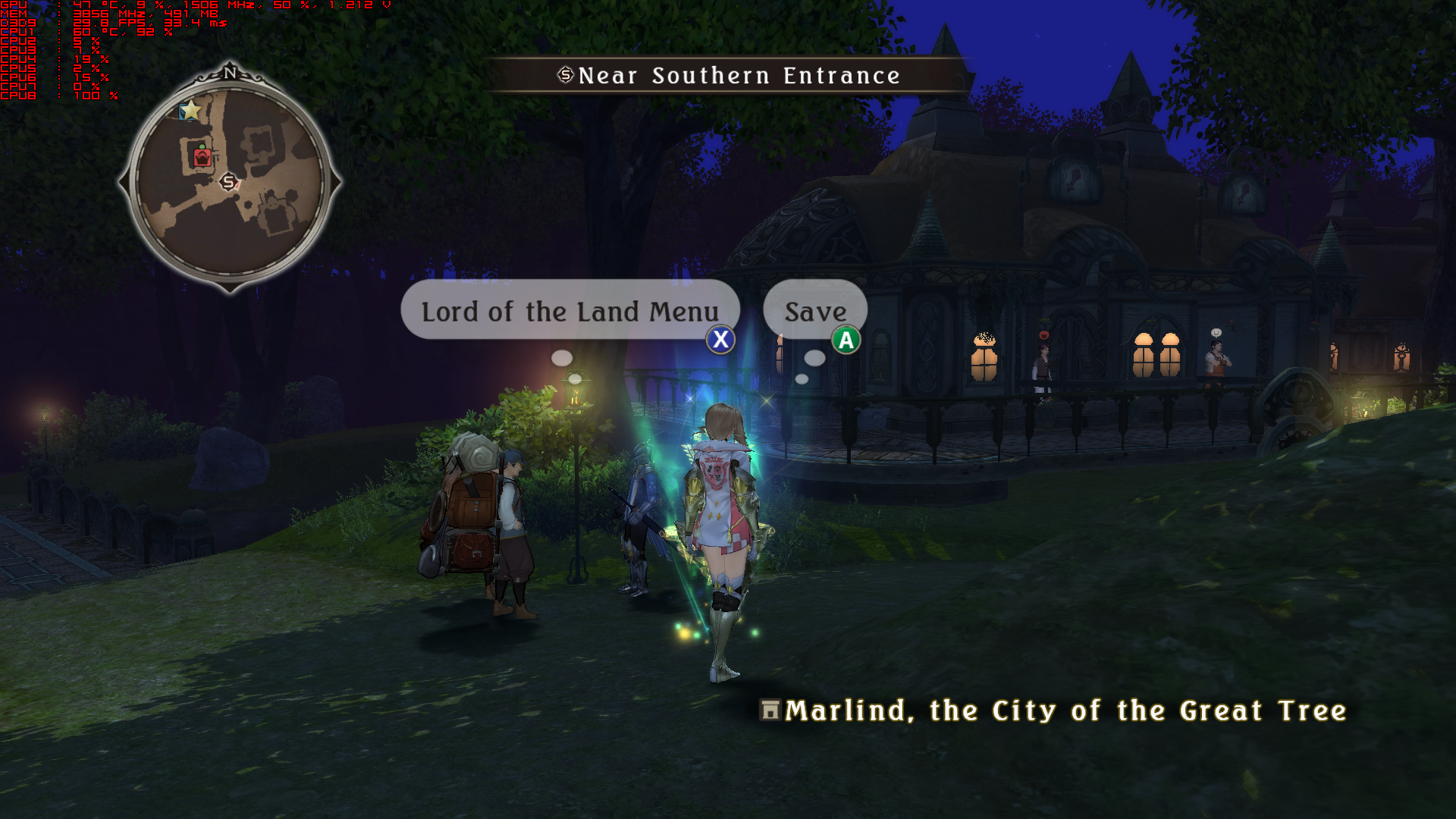Click the S save-point marker on minimap

227,182
